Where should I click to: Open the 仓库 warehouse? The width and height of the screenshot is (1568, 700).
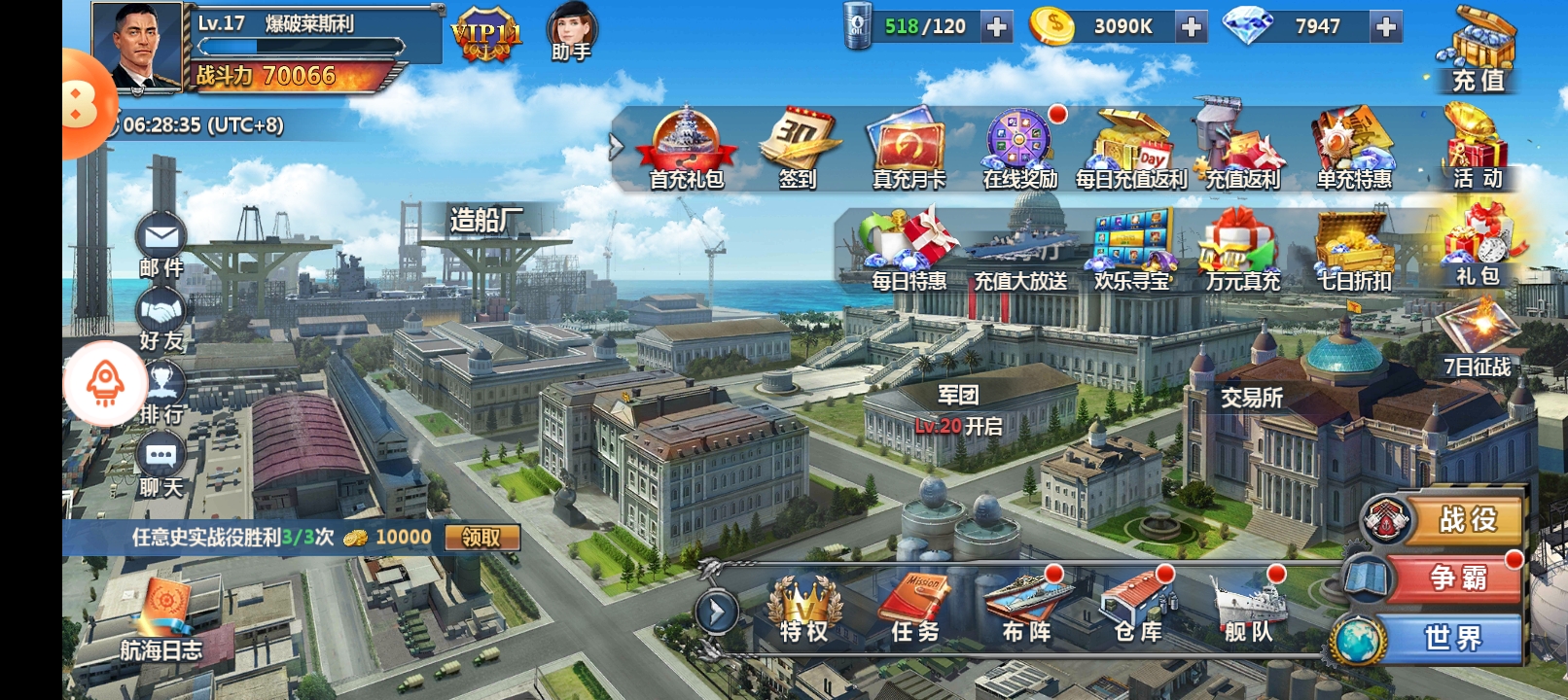click(1137, 610)
